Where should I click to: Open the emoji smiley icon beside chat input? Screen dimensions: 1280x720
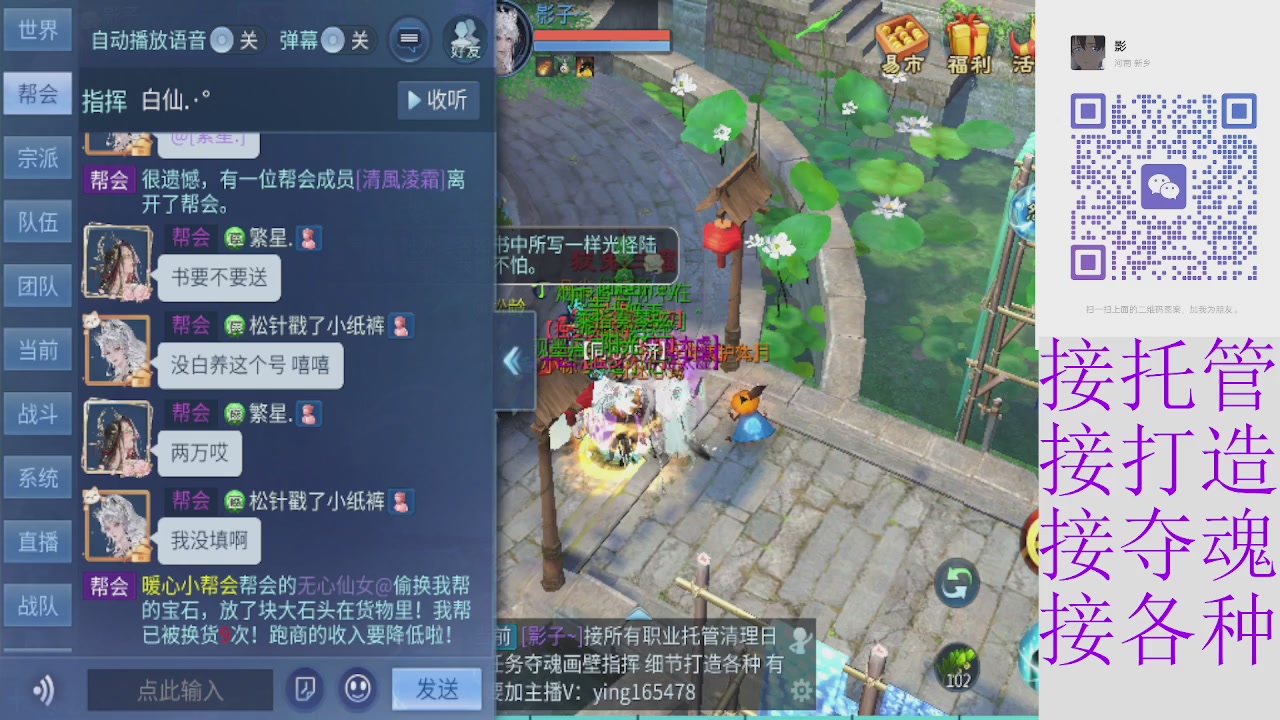[357, 690]
